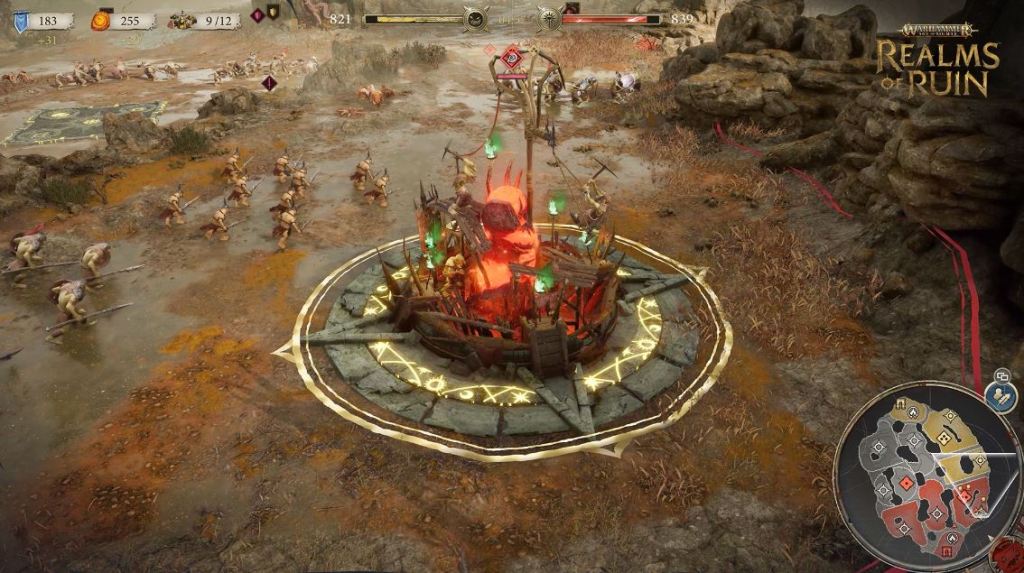1024x573 pixels.
Task: Click the orange realmstone resource icon
Action: coord(100,20)
